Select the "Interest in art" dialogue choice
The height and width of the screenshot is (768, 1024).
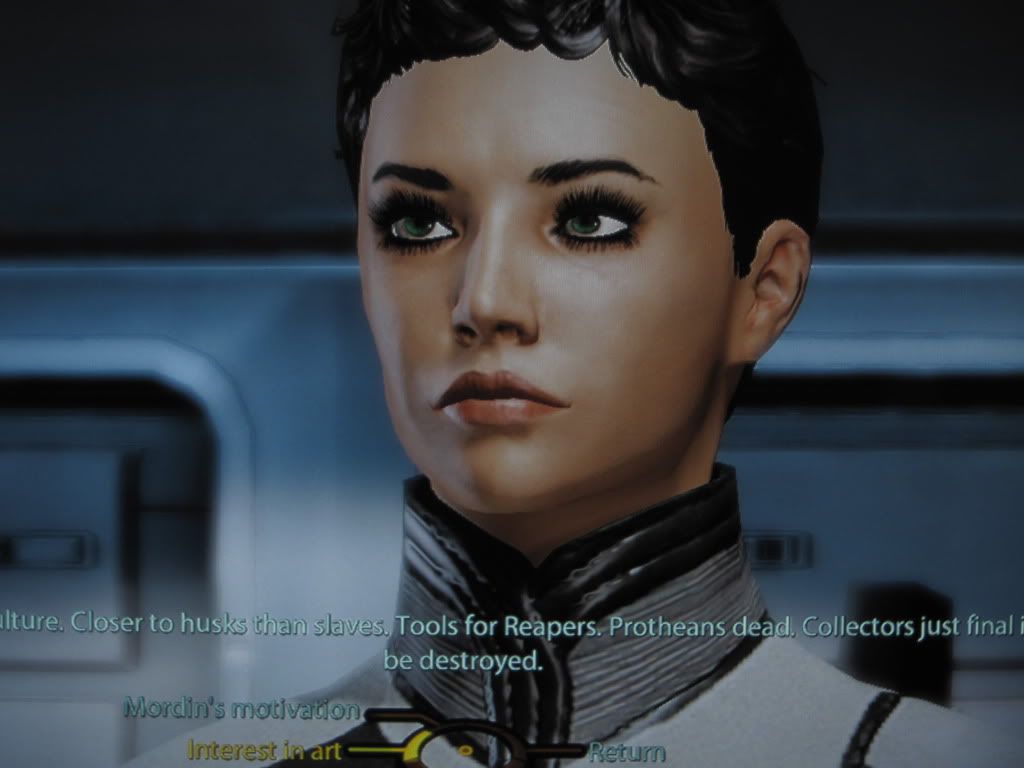(265, 748)
